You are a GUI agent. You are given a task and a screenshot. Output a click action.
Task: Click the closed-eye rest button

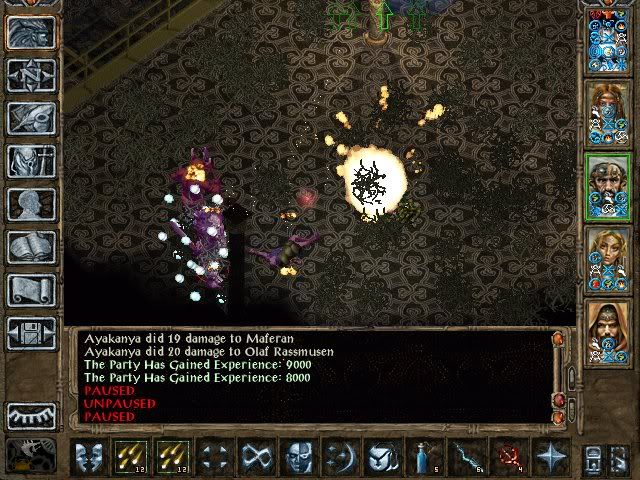(x=31, y=415)
